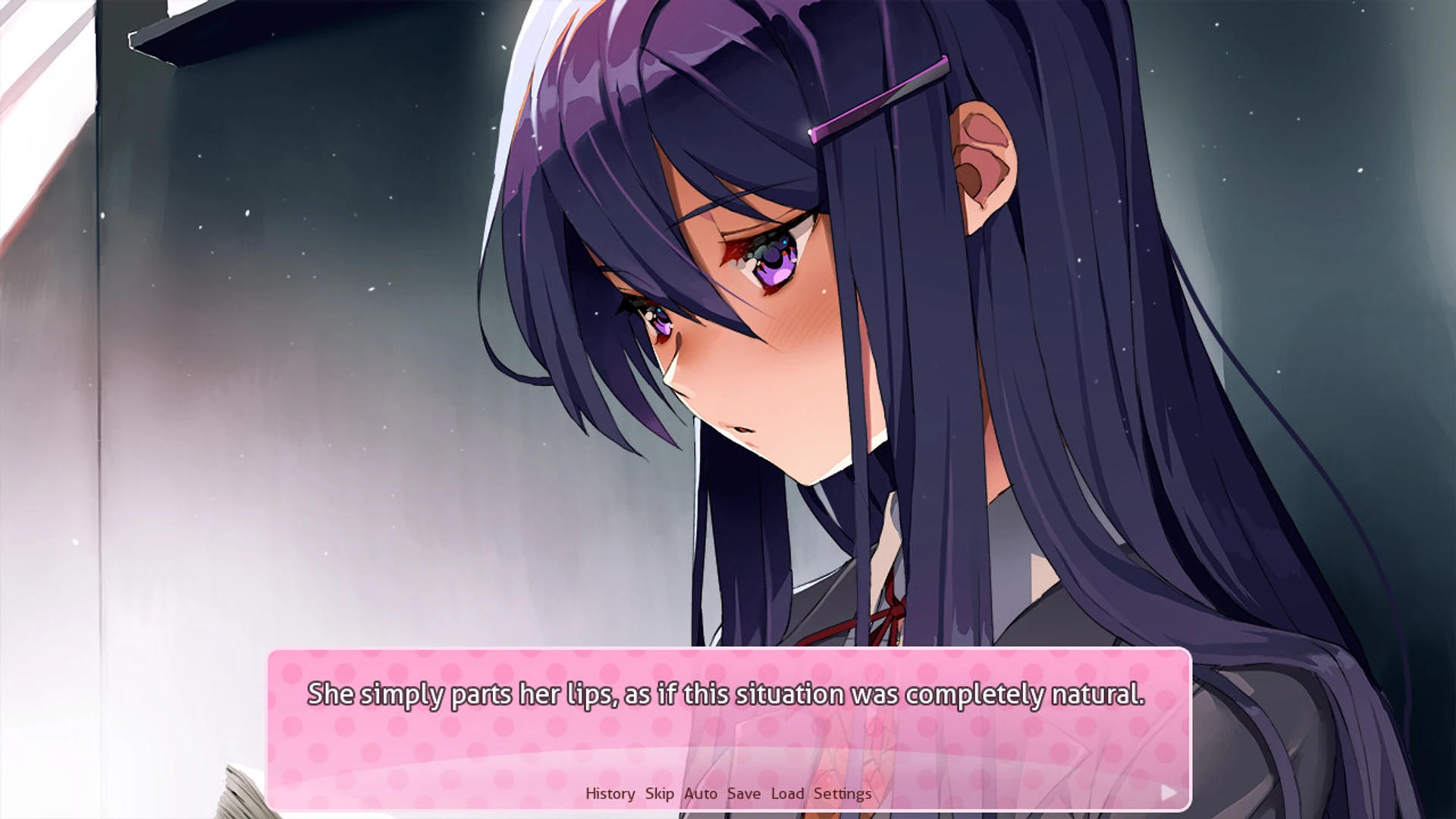Fast-forward dialogue using Skip
The width and height of the screenshot is (1456, 819).
coord(659,792)
